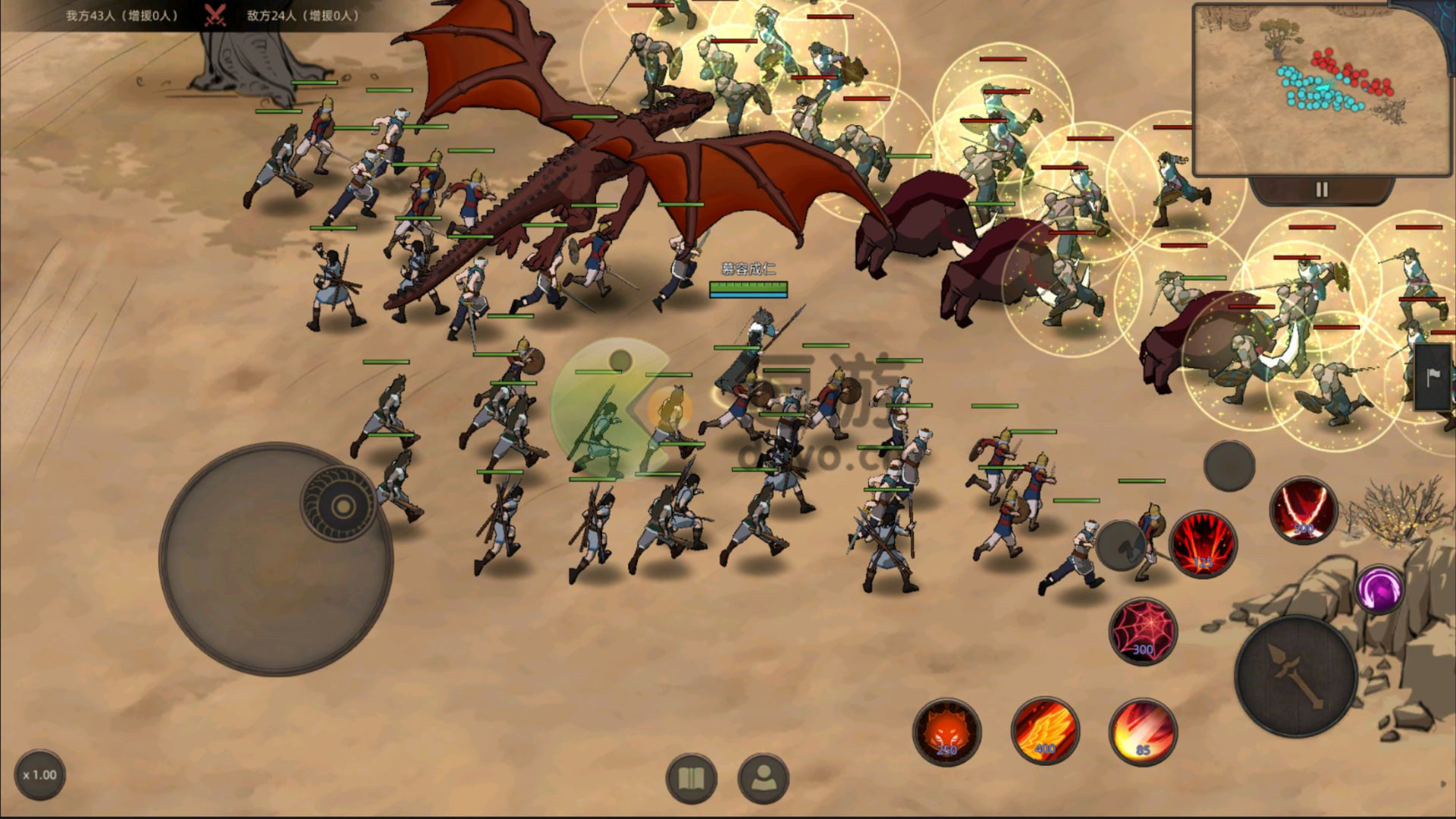Open the white flag side button

tap(1434, 377)
